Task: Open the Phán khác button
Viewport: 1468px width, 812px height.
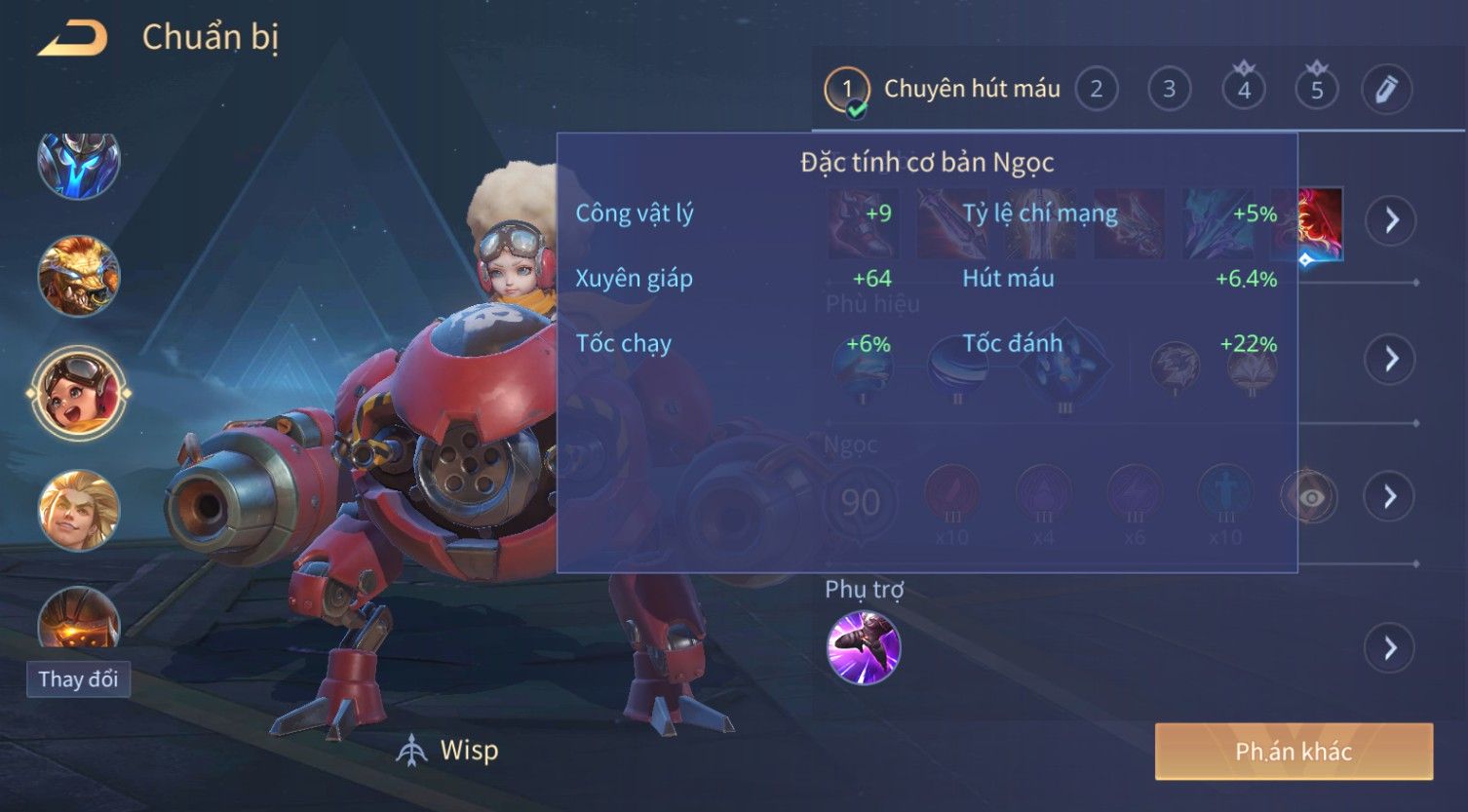Action: 1294,752
